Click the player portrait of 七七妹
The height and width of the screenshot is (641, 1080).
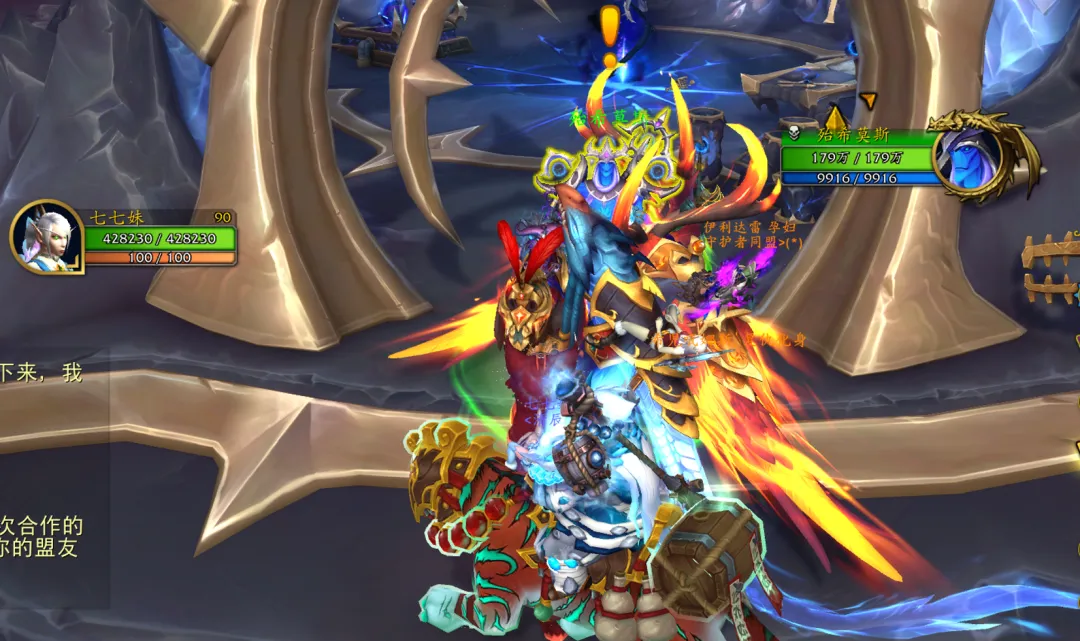pos(46,238)
